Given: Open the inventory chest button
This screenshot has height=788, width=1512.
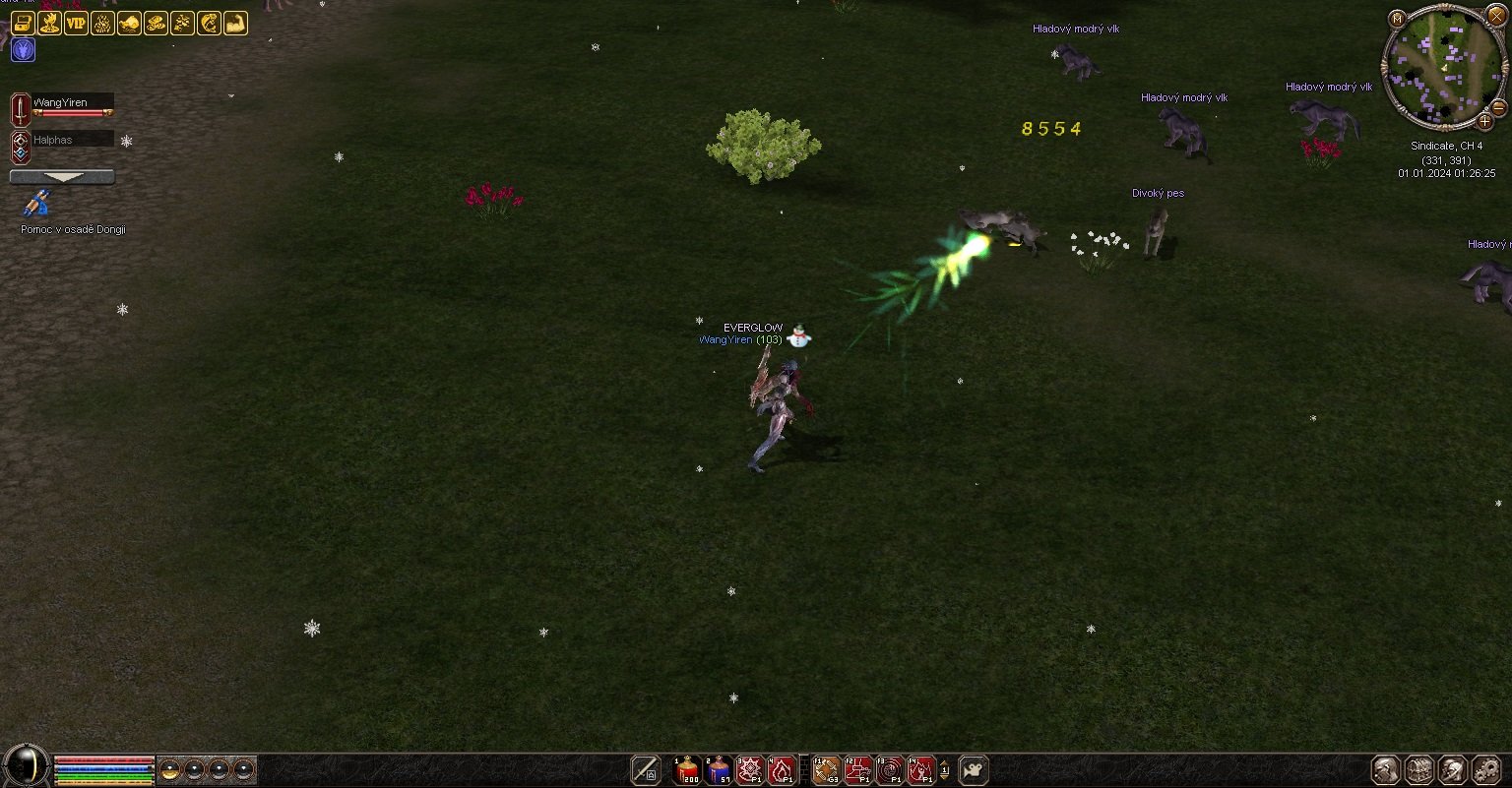Looking at the screenshot, I should pos(1418,770).
